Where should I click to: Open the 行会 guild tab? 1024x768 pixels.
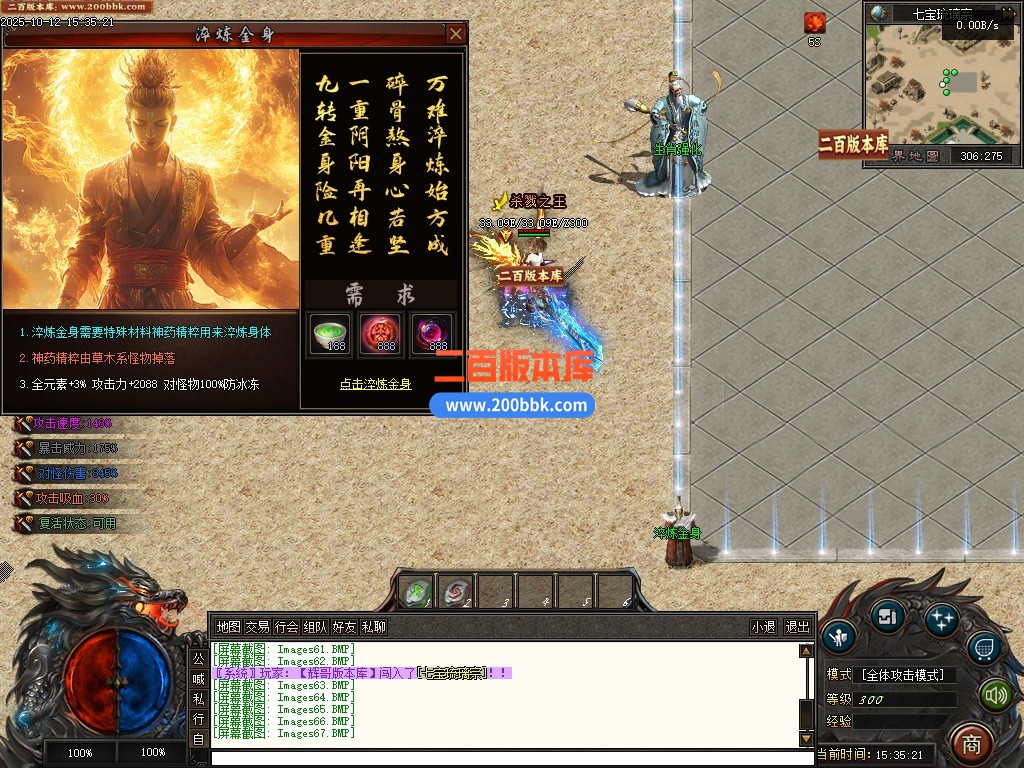point(287,627)
